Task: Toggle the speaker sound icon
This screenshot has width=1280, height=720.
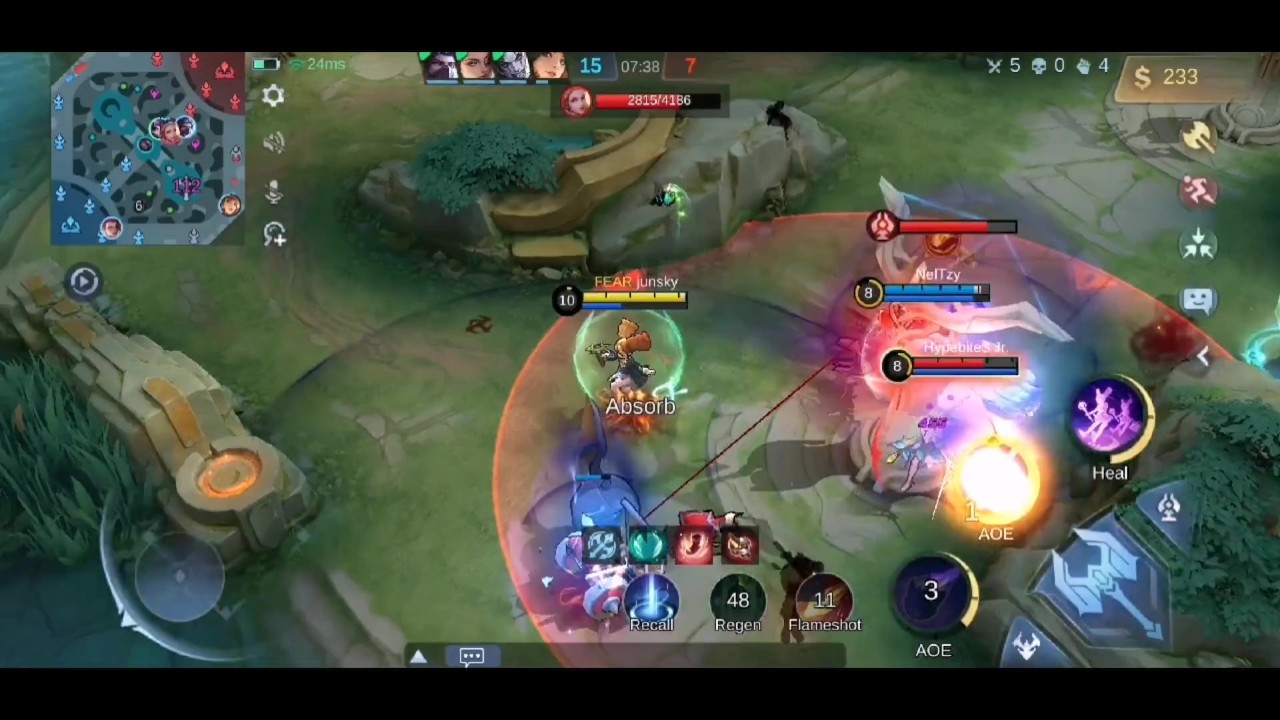Action: pos(274,142)
